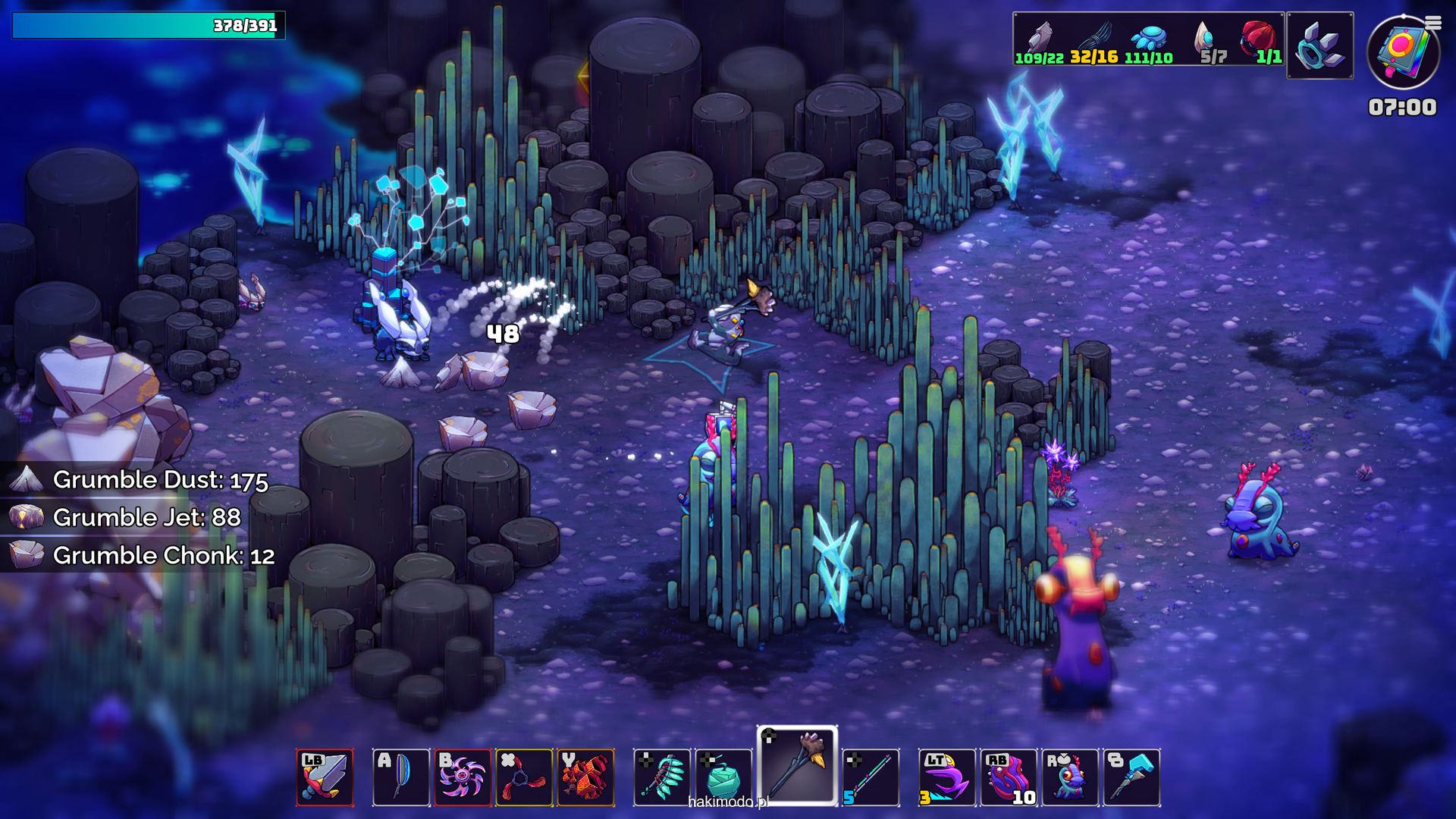Open the rainbow journal book
Image resolution: width=1456 pixels, height=819 pixels.
[x=1403, y=53]
